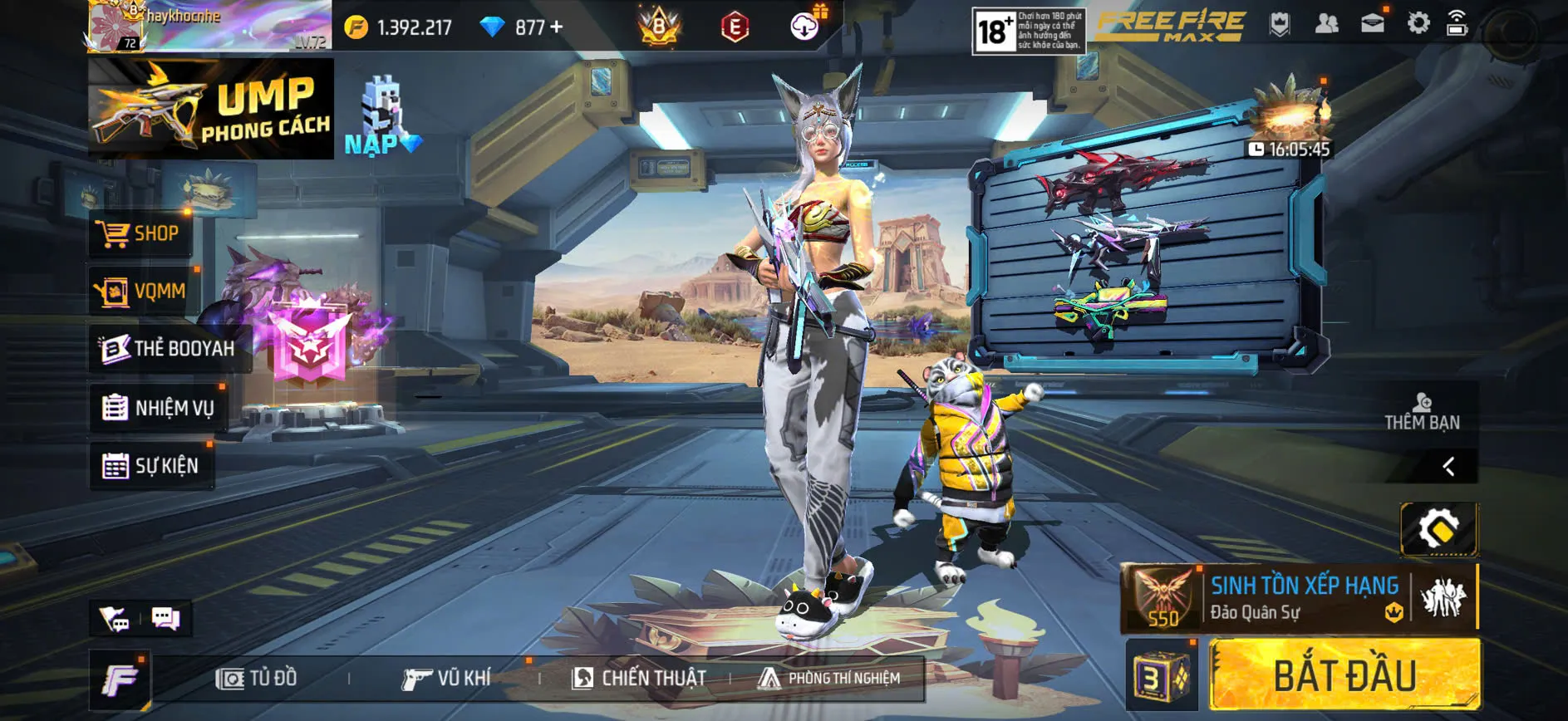Open the mailbox icon with notification
Screen dimensions: 1568x721
(1373, 23)
